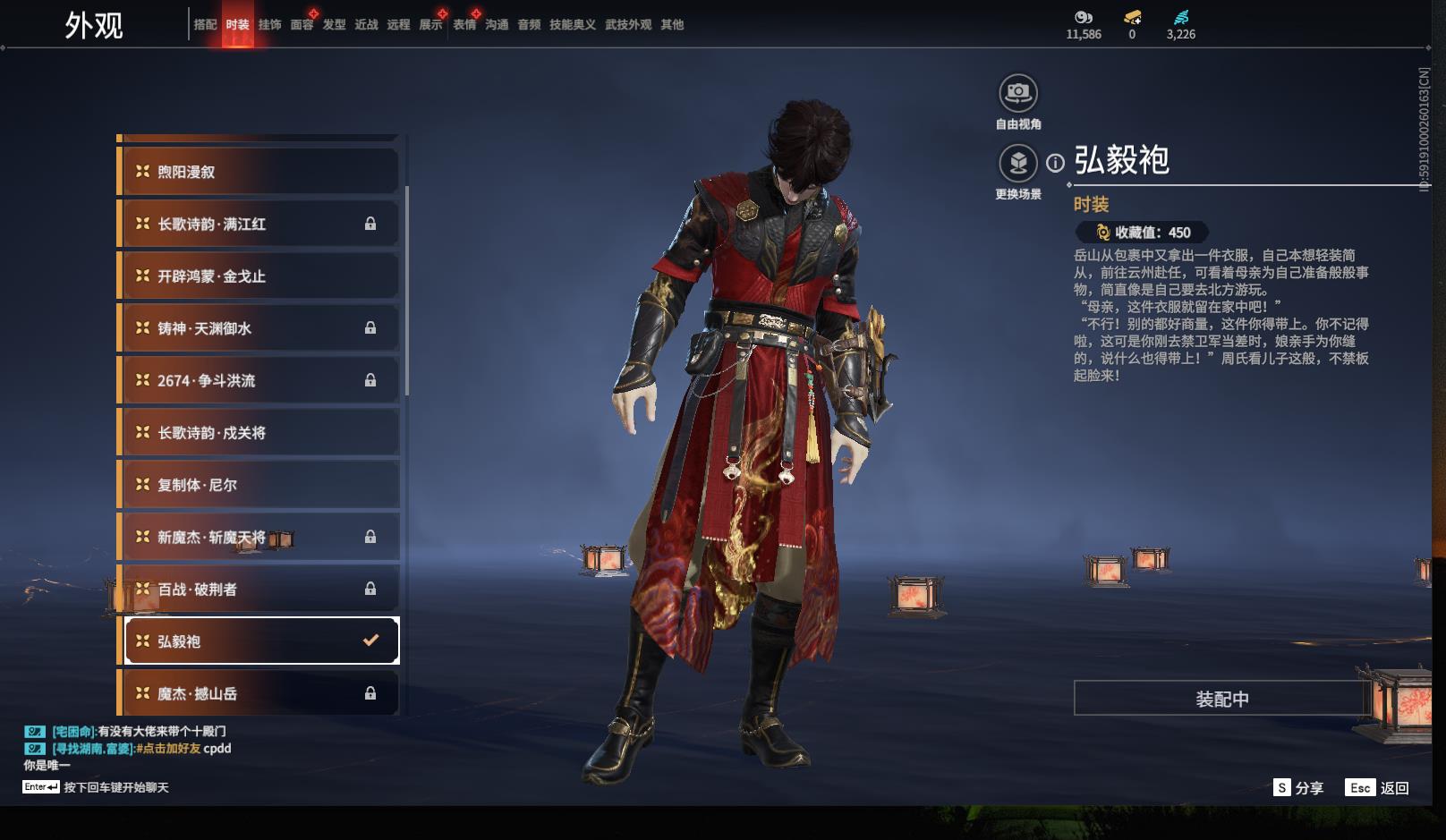The image size is (1446, 840).
Task: Open the 技能奥义 tab
Action: pos(572,25)
